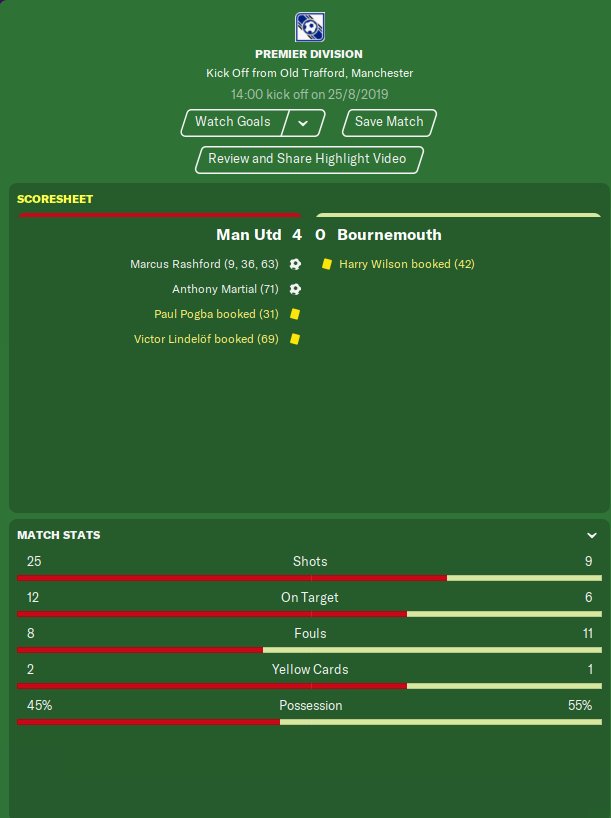
Task: Open the Scoresheet panel header
Action: 55,199
